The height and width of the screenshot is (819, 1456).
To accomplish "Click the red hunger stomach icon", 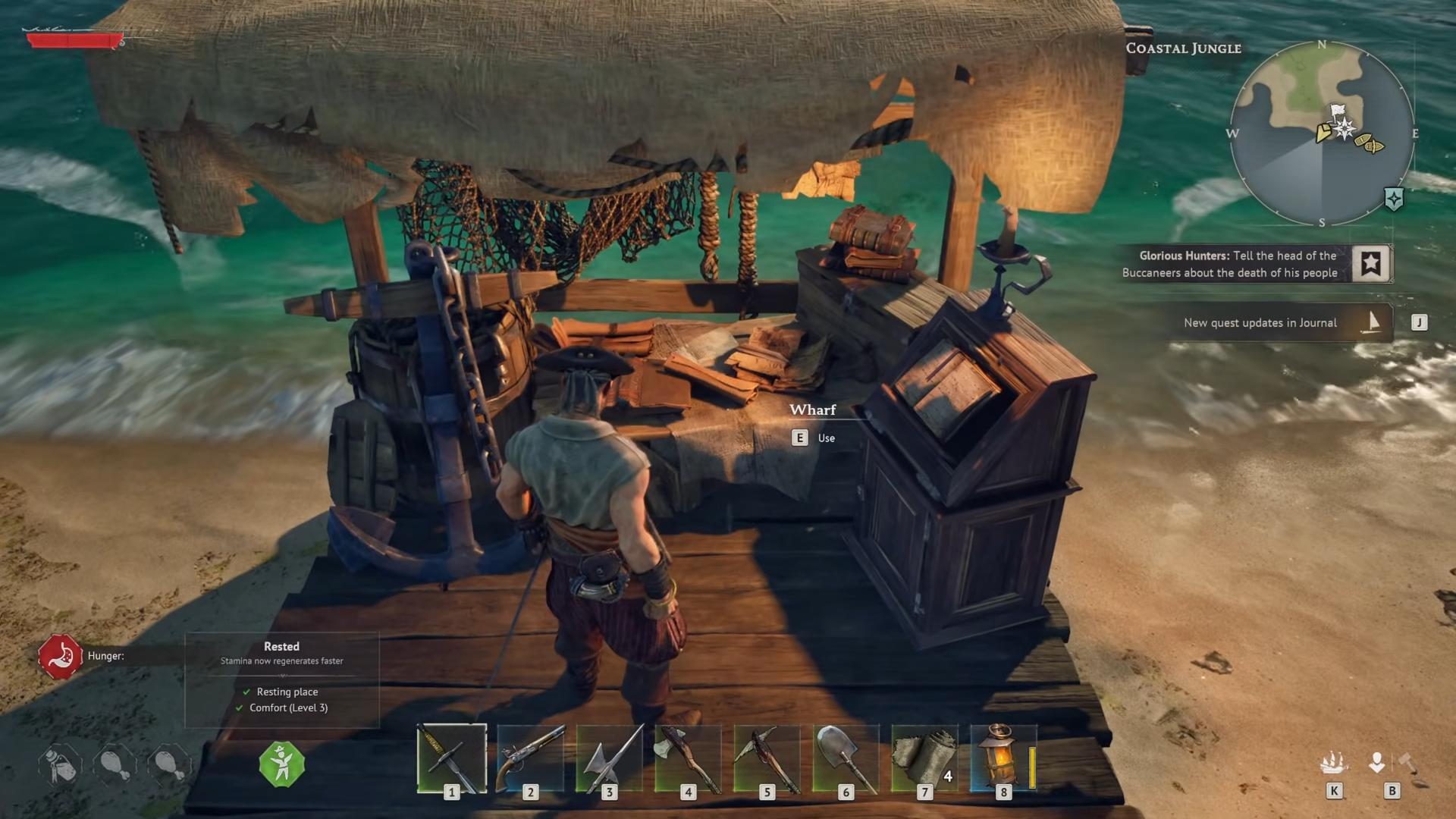I will pyautogui.click(x=60, y=656).
